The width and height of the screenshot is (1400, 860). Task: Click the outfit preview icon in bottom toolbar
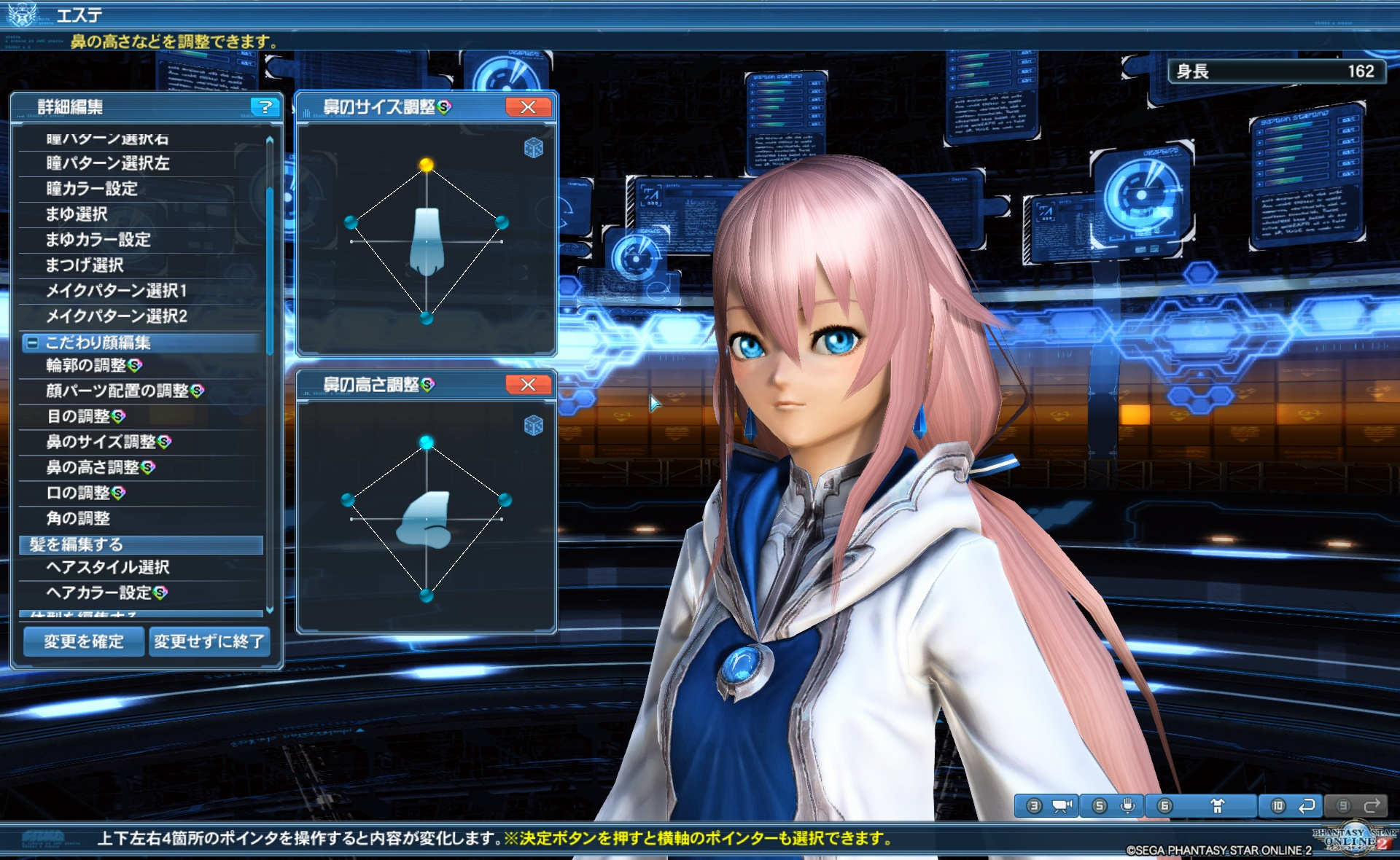coord(1219,805)
